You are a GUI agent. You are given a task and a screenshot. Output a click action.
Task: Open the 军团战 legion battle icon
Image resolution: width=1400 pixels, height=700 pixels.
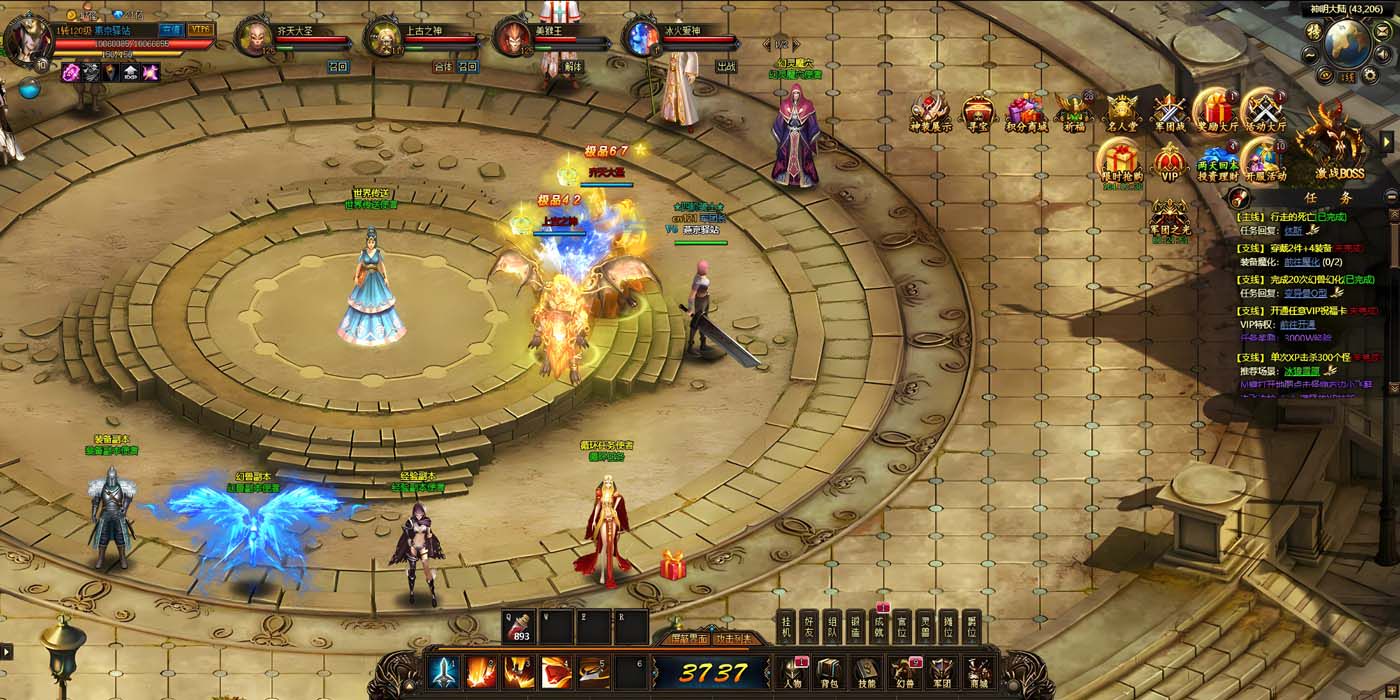pyautogui.click(x=1169, y=112)
